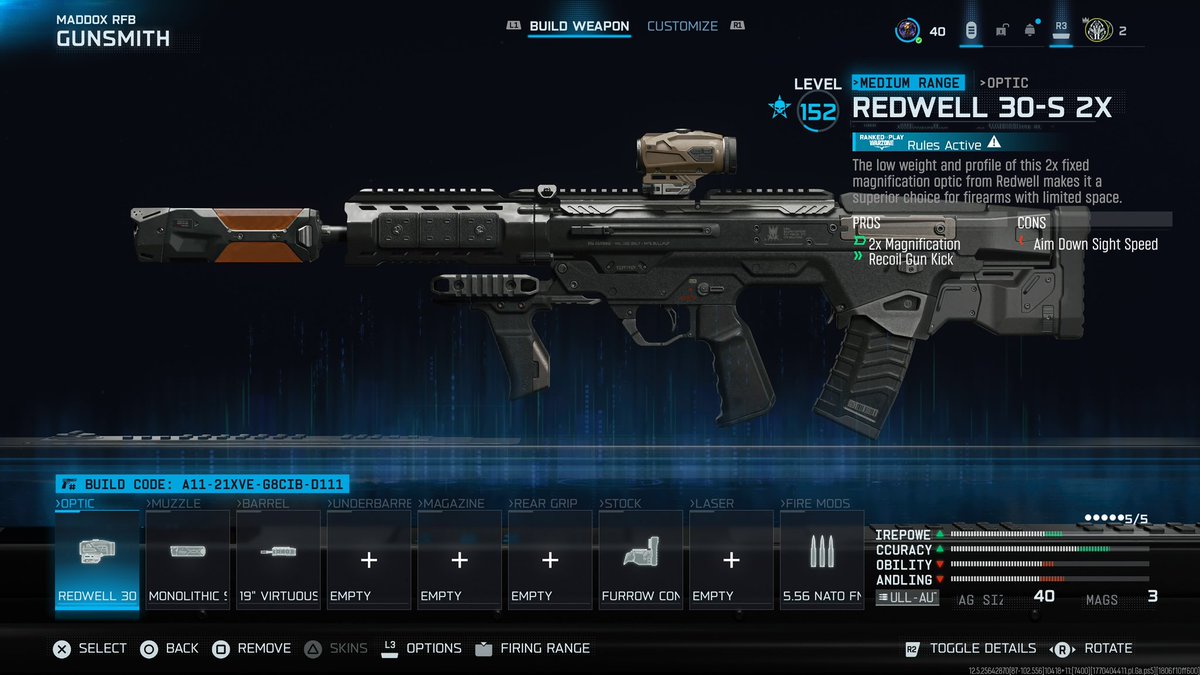
Task: Choose the 5.56 NATO fire mods slot
Action: pos(822,559)
